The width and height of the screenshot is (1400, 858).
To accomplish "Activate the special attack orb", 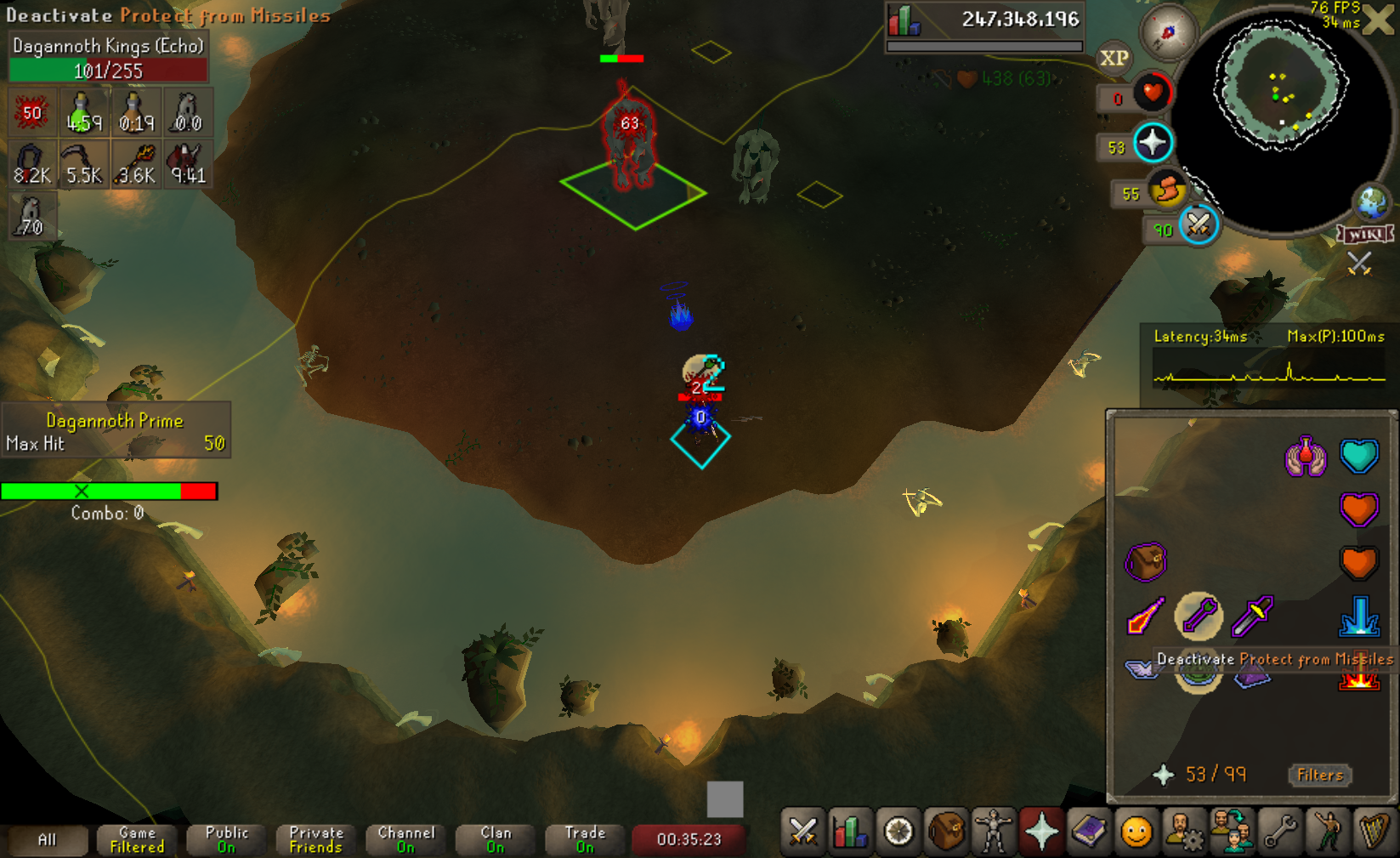I will (x=1199, y=225).
